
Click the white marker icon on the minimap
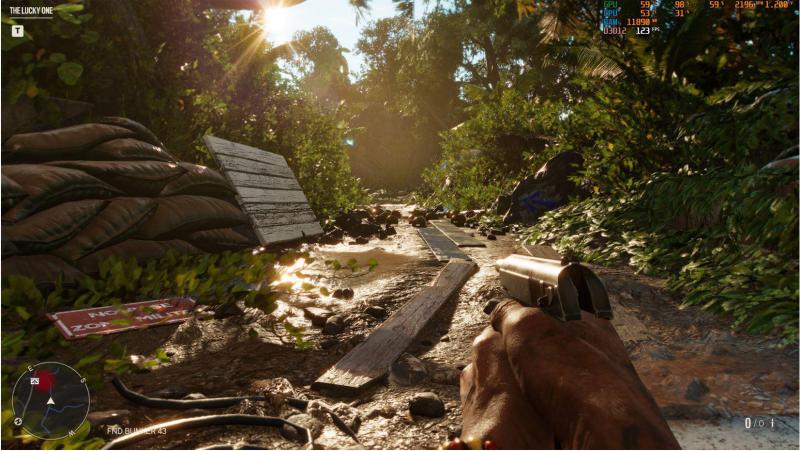35,381
